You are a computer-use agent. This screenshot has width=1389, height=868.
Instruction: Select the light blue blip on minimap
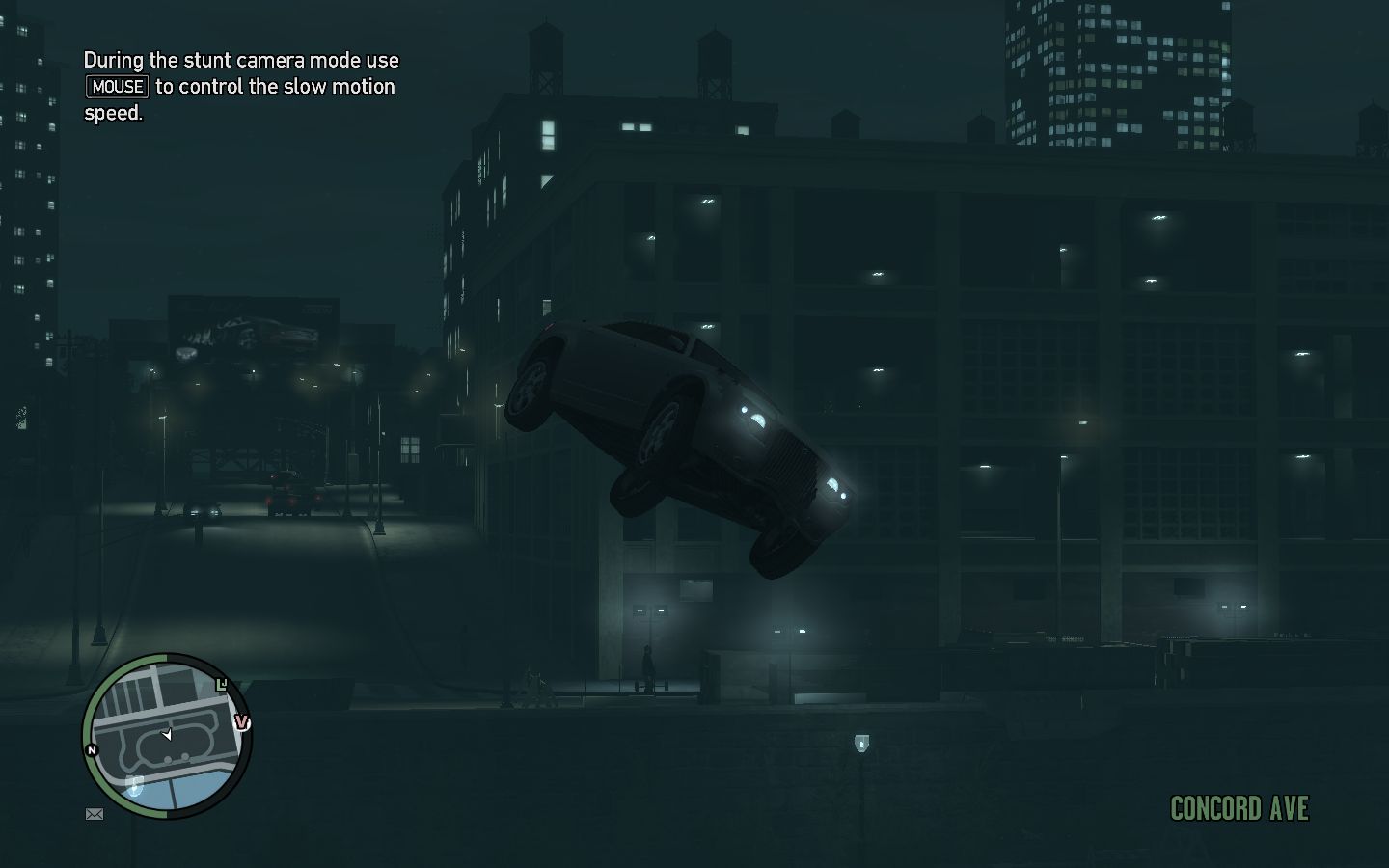tap(135, 785)
